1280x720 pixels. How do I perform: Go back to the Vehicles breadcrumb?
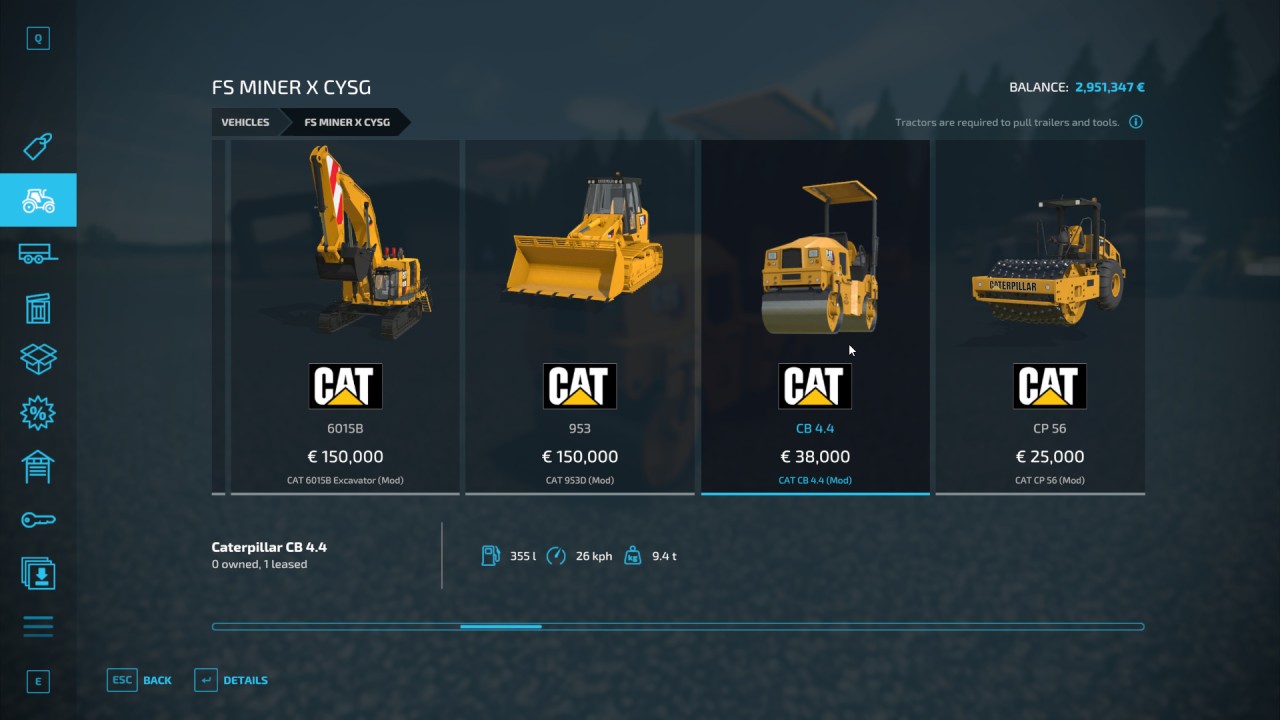pos(245,122)
